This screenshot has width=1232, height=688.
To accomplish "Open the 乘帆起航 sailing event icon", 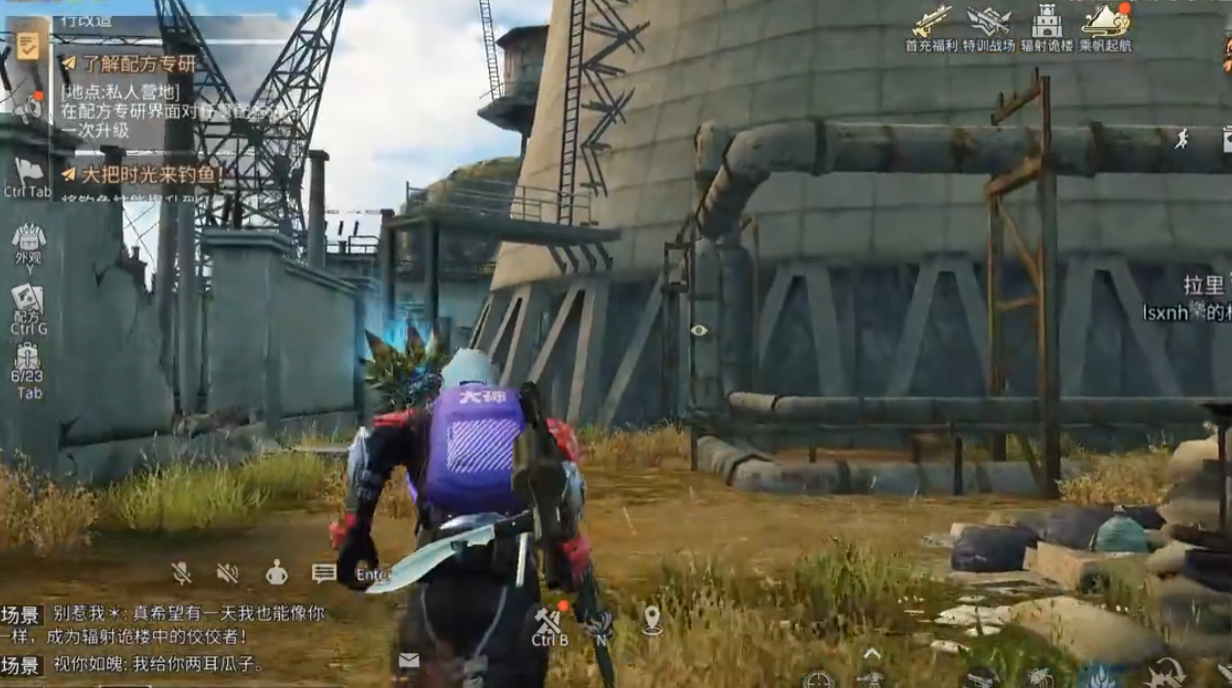I will tap(1104, 25).
